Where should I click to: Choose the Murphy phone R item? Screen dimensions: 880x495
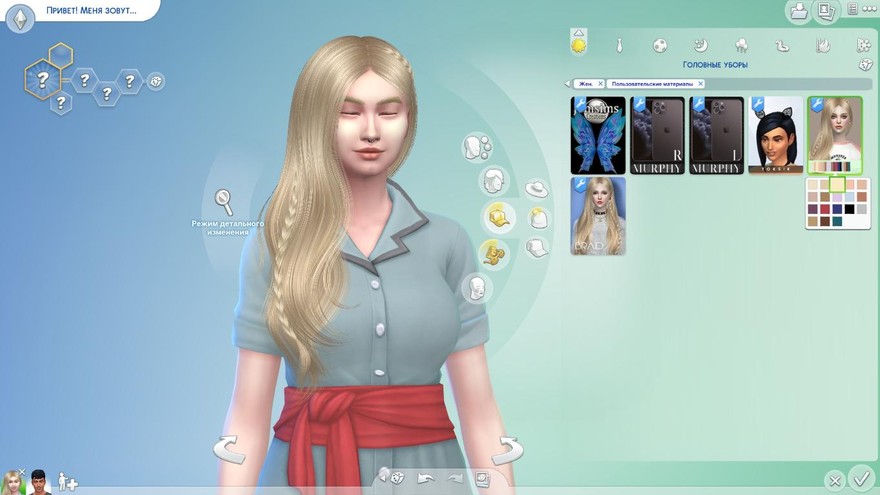click(x=657, y=135)
